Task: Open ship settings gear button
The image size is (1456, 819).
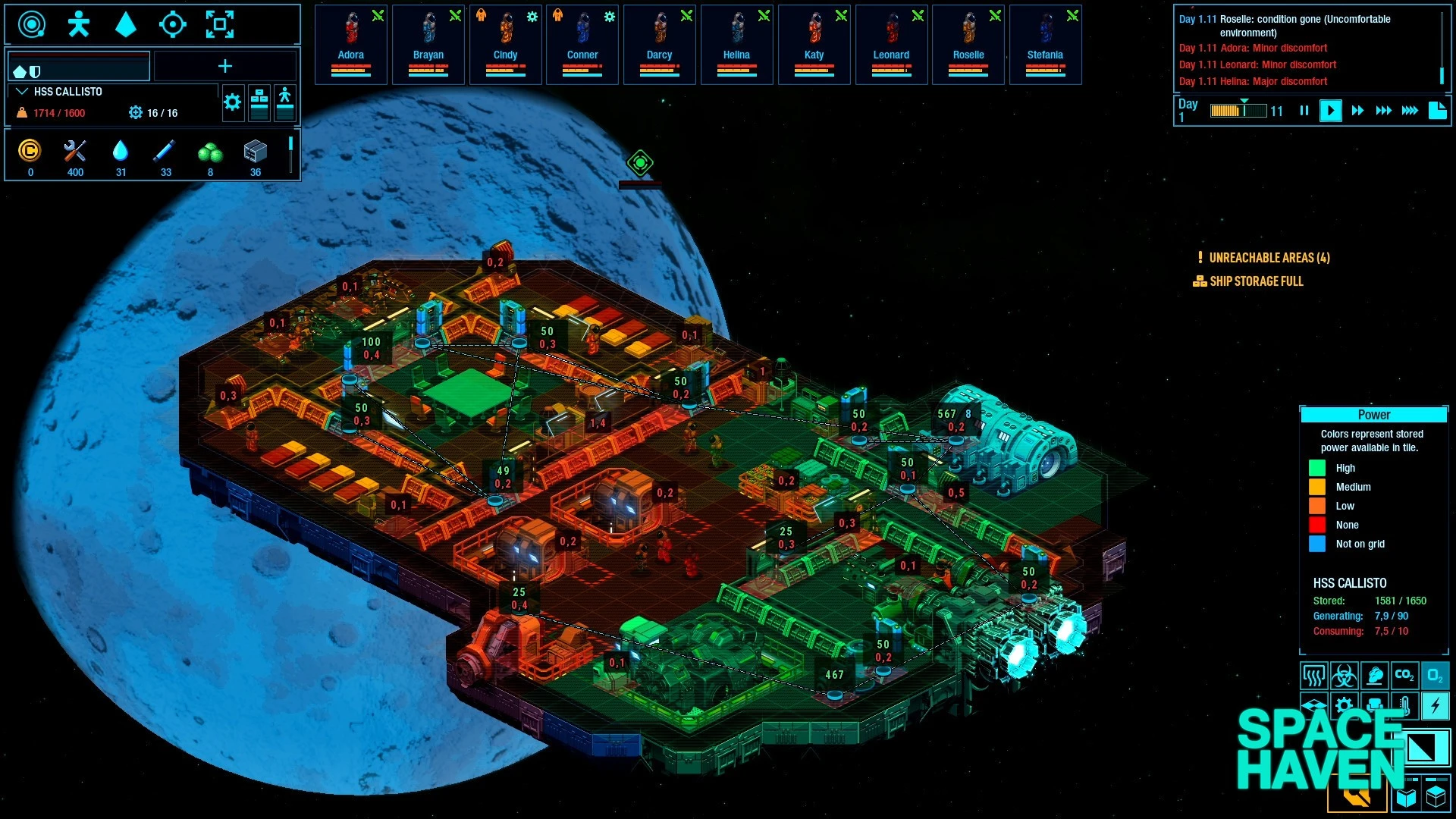Action: [233, 102]
